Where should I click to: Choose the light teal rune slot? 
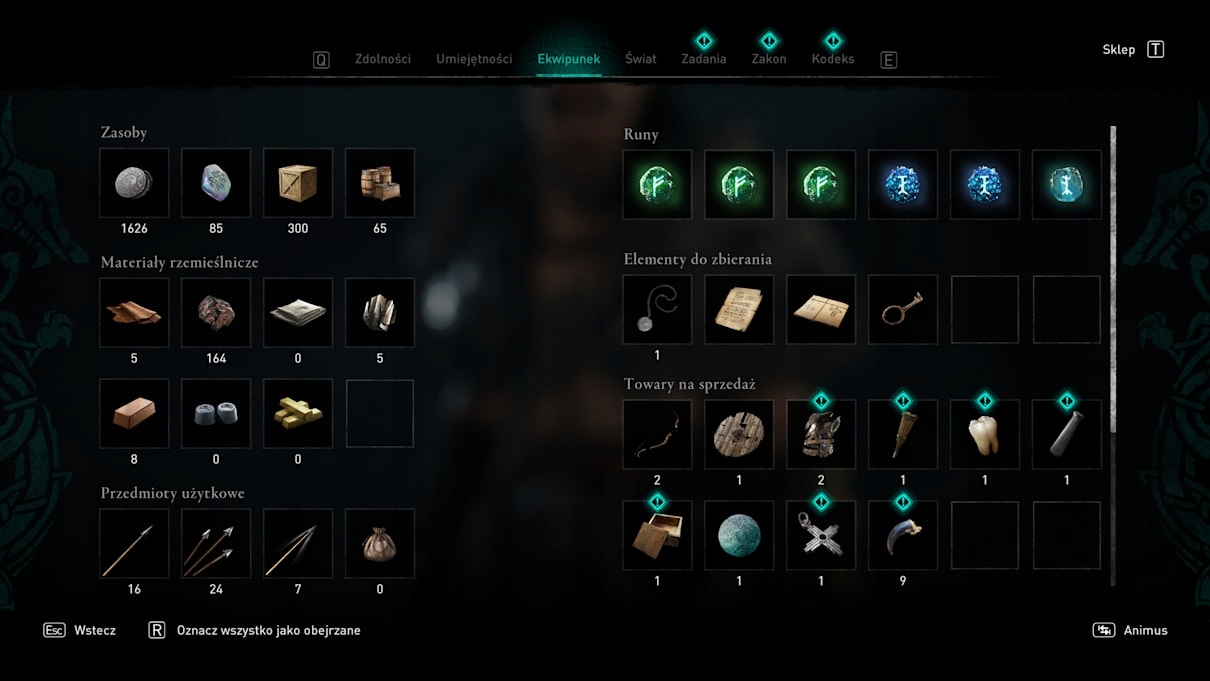(1066, 185)
